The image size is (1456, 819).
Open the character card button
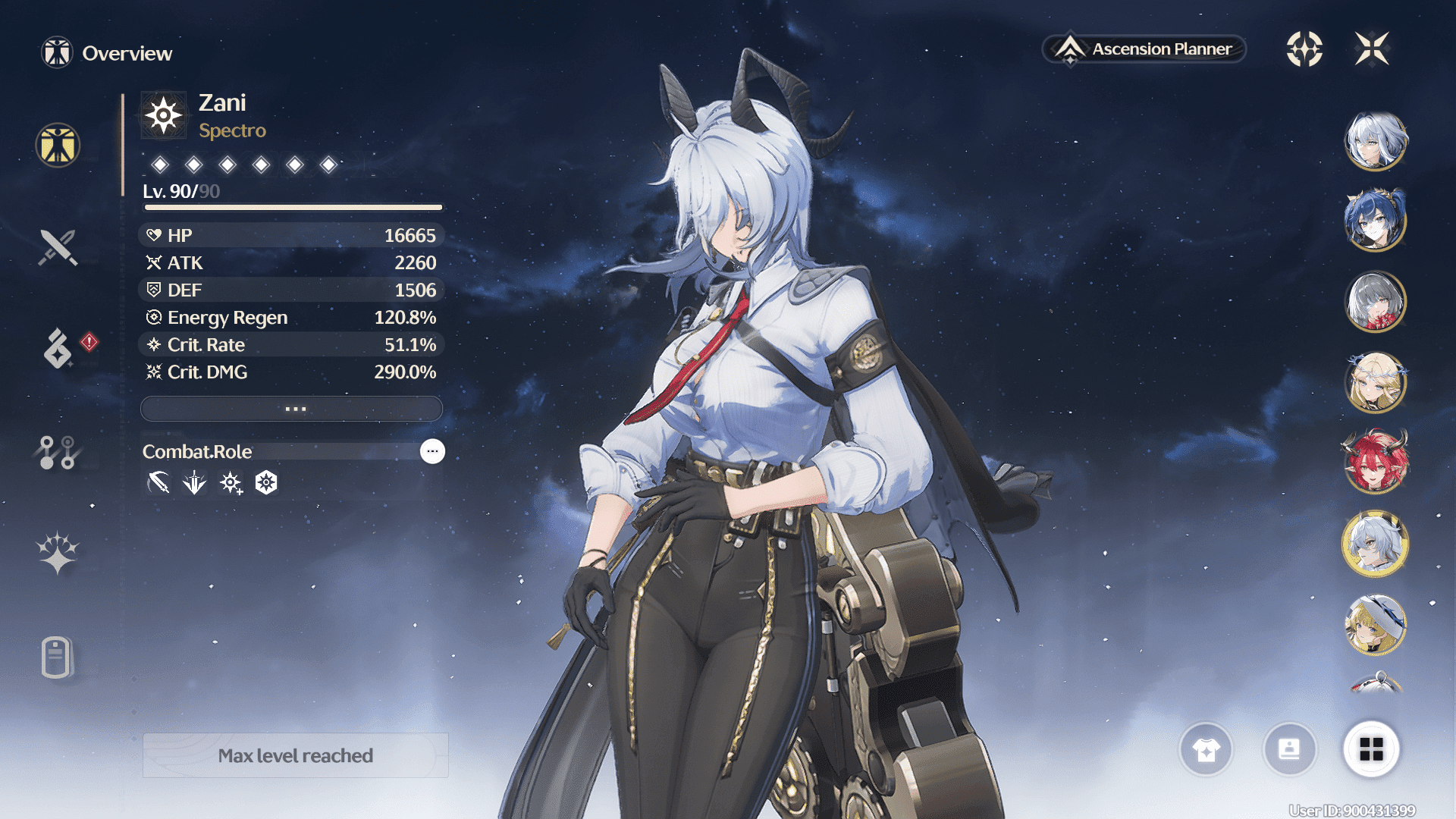pyautogui.click(x=1289, y=749)
